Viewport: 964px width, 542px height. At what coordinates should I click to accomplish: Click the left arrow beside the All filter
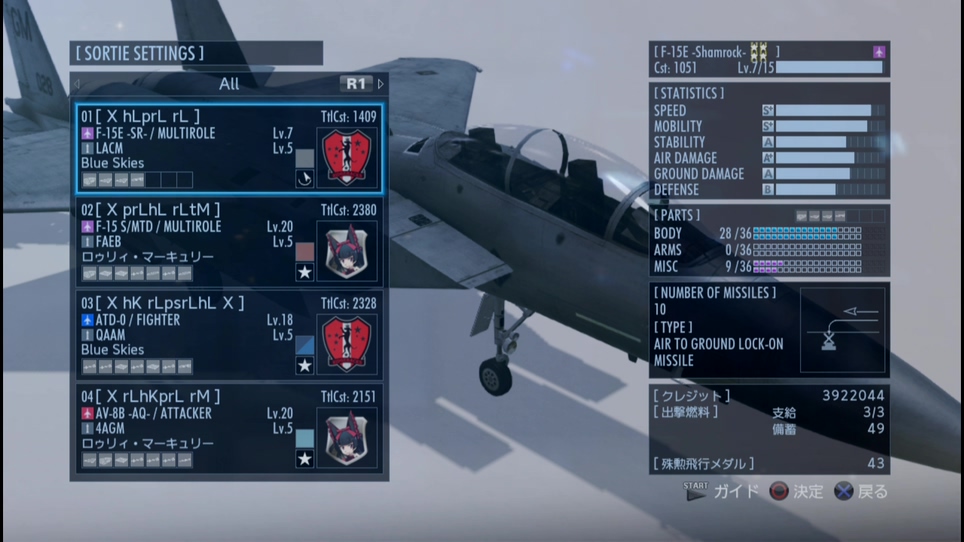click(77, 84)
